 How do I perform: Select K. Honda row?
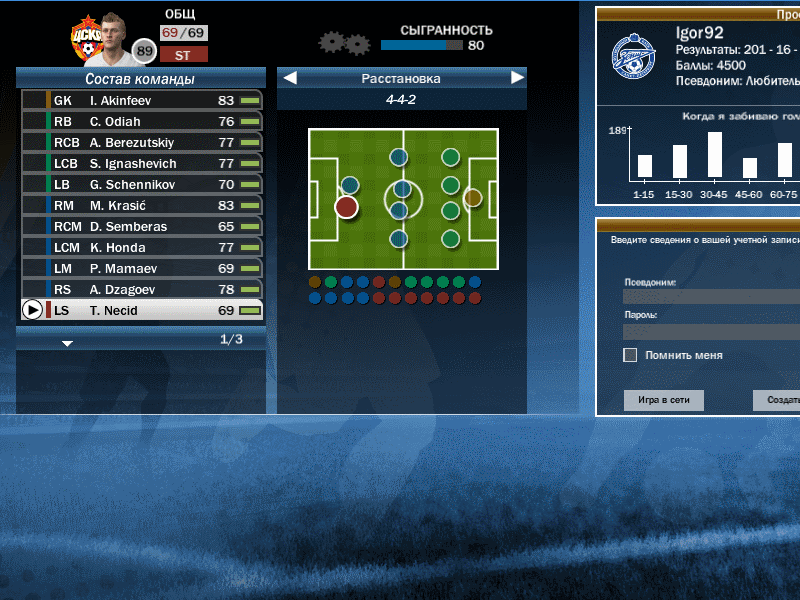[x=142, y=248]
